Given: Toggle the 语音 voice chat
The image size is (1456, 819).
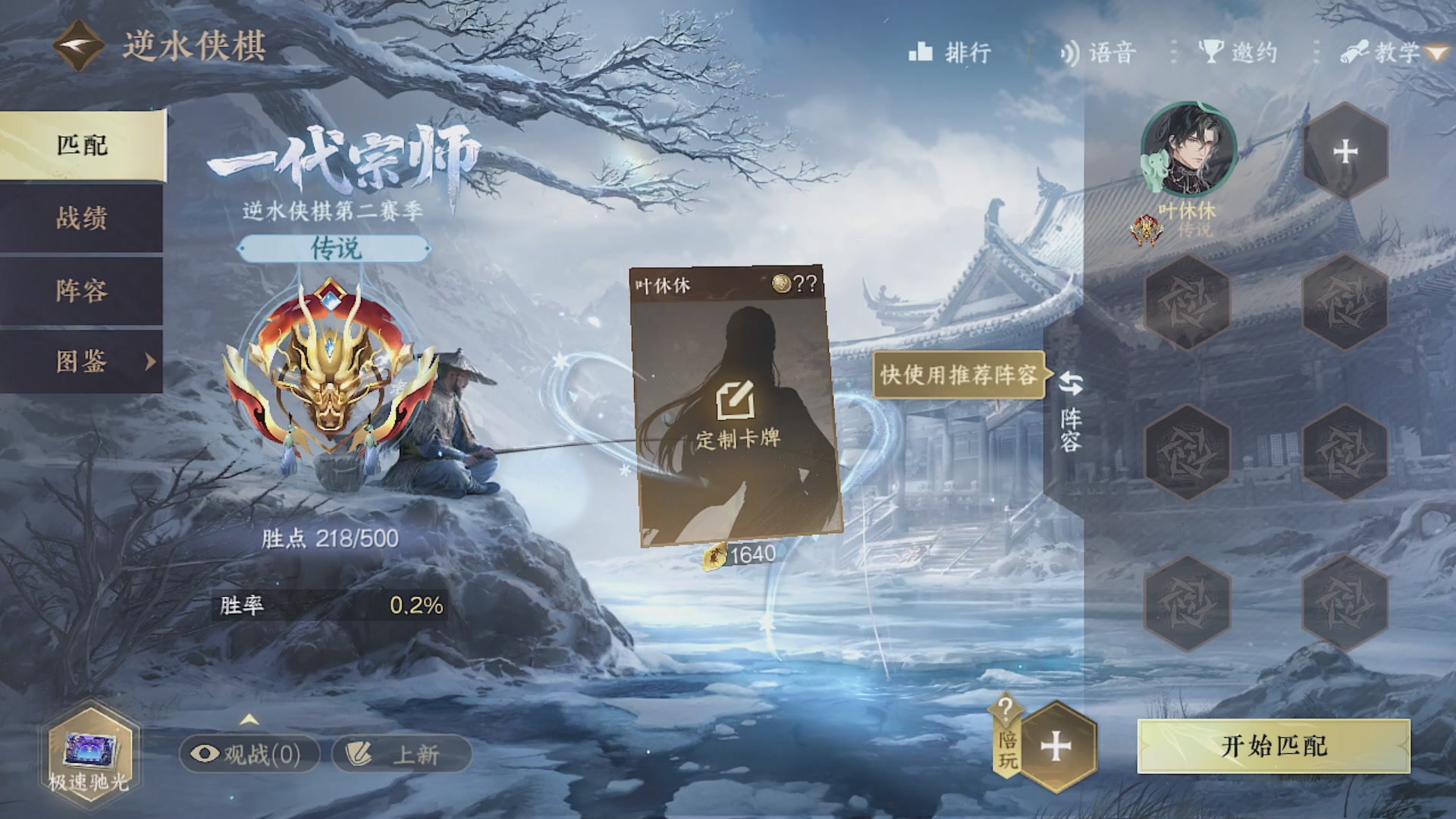Looking at the screenshot, I should pos(1069,52).
